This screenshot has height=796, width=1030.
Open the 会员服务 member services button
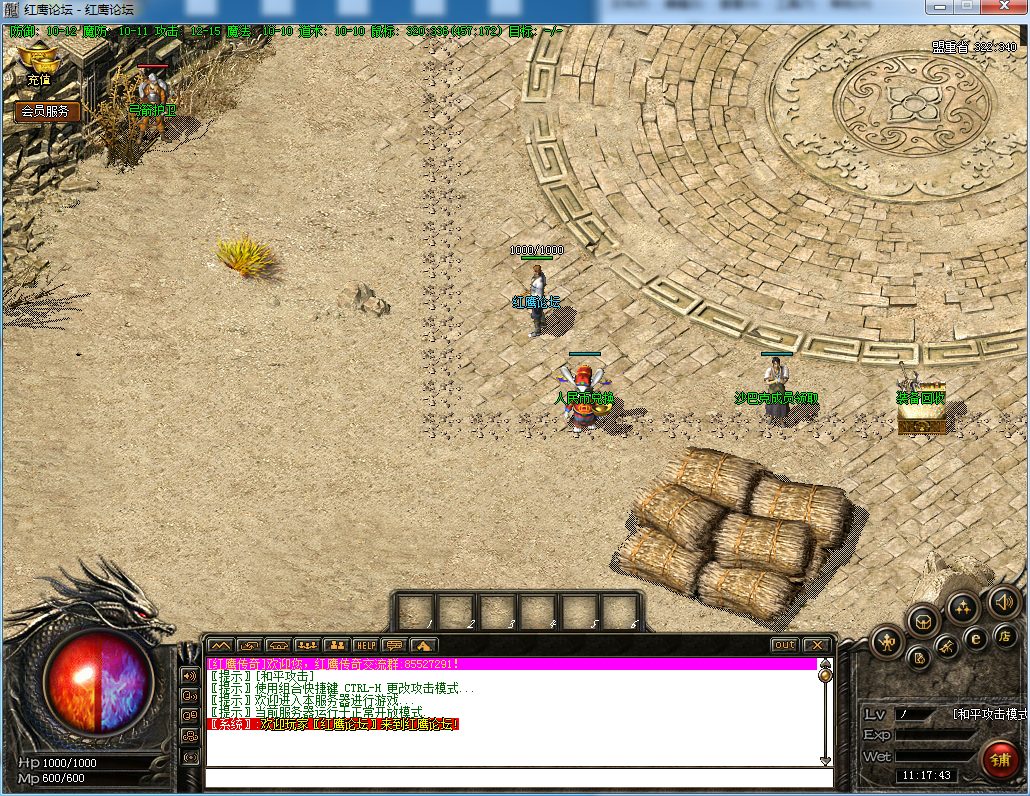(x=46, y=111)
